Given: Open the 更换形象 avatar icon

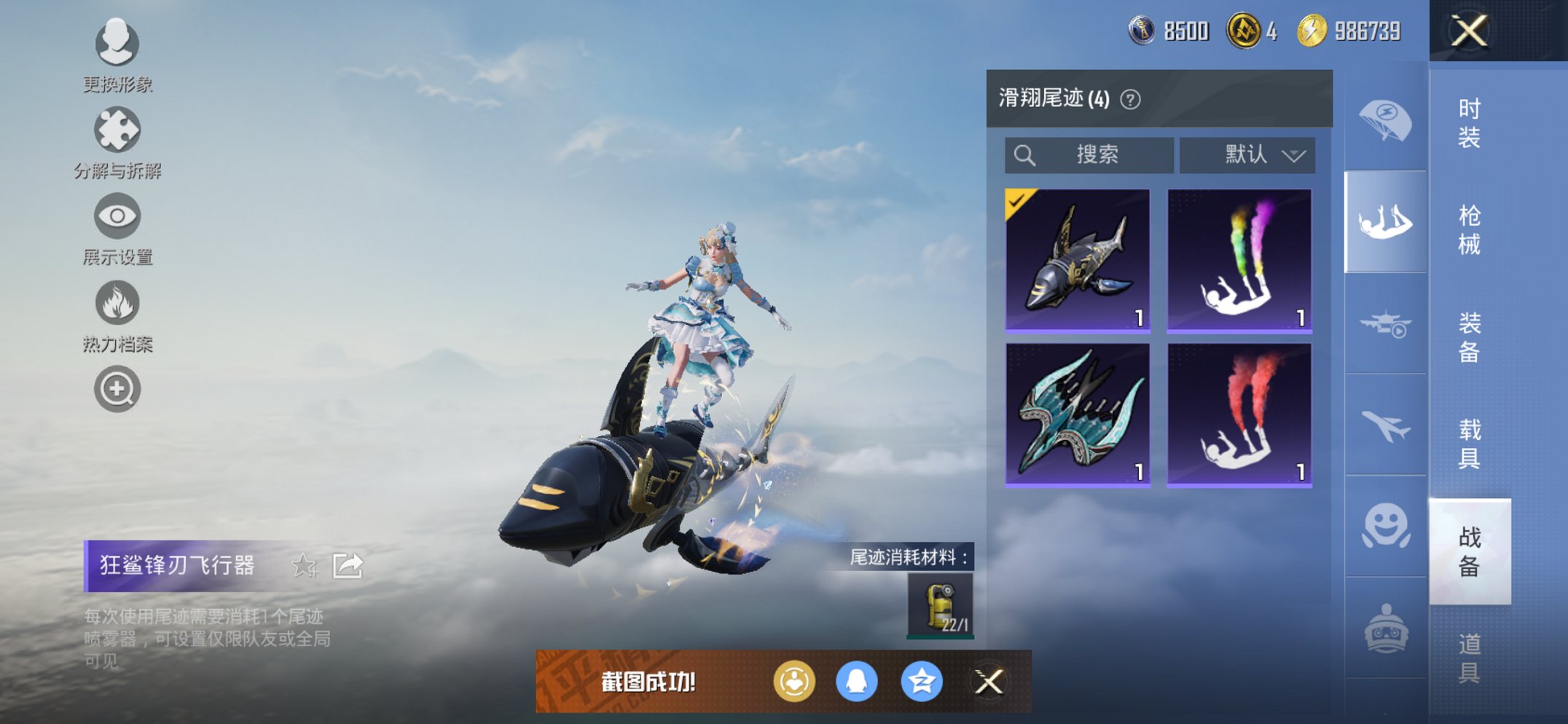Looking at the screenshot, I should click(117, 45).
